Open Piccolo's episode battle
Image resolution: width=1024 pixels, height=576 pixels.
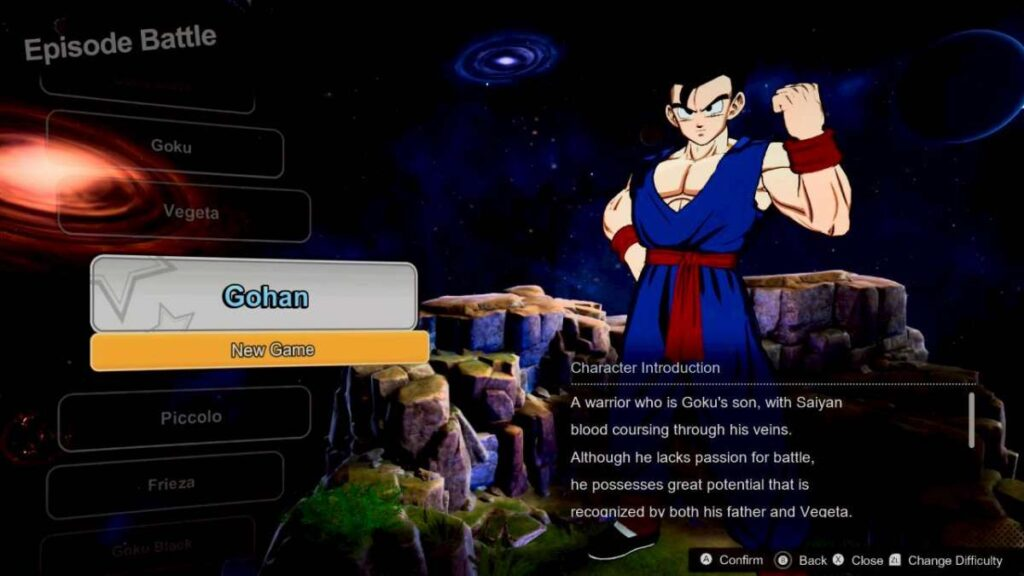tap(188, 417)
